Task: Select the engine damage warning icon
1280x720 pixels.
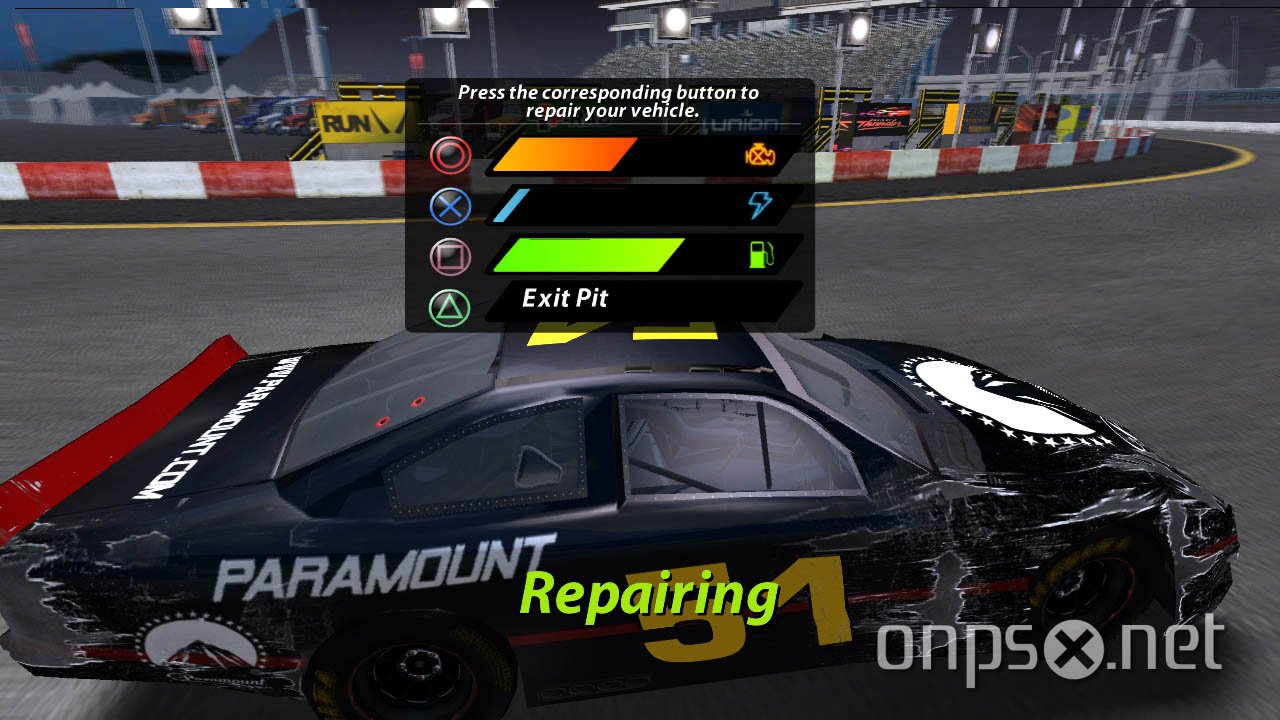Action: [x=761, y=155]
